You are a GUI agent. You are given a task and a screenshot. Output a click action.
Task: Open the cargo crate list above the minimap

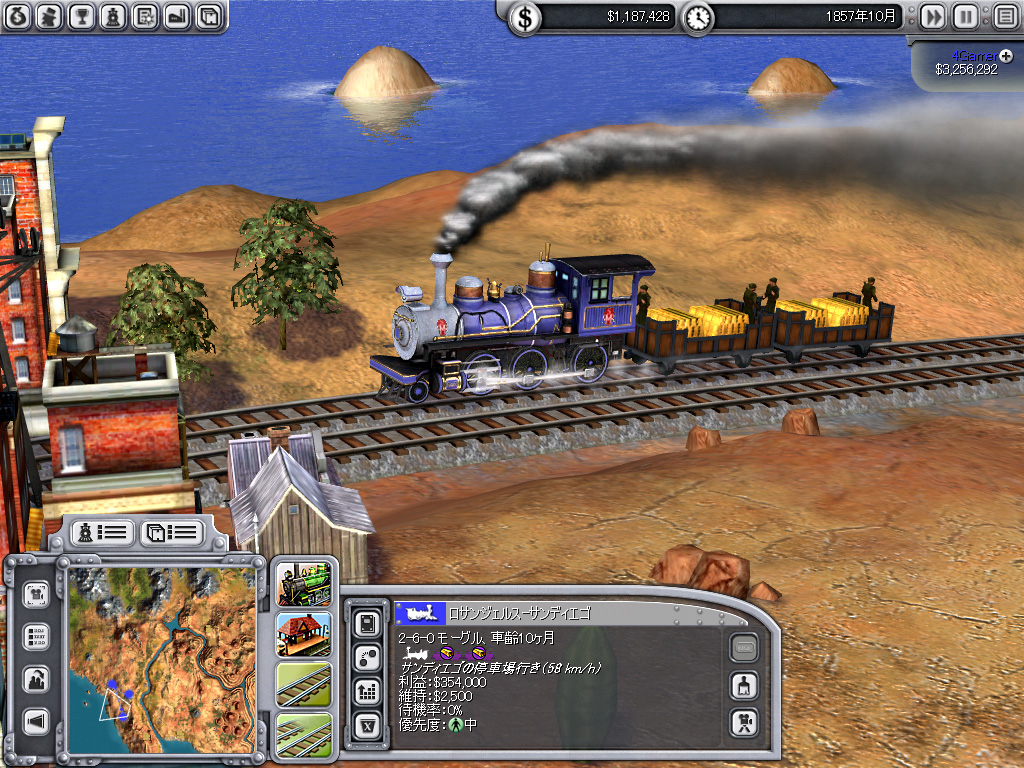click(171, 532)
